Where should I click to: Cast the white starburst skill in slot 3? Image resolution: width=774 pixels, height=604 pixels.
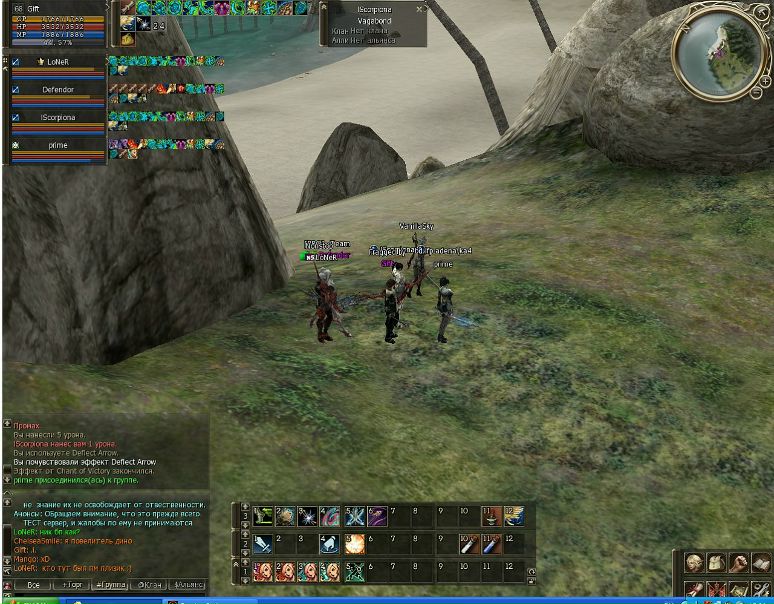[x=308, y=517]
